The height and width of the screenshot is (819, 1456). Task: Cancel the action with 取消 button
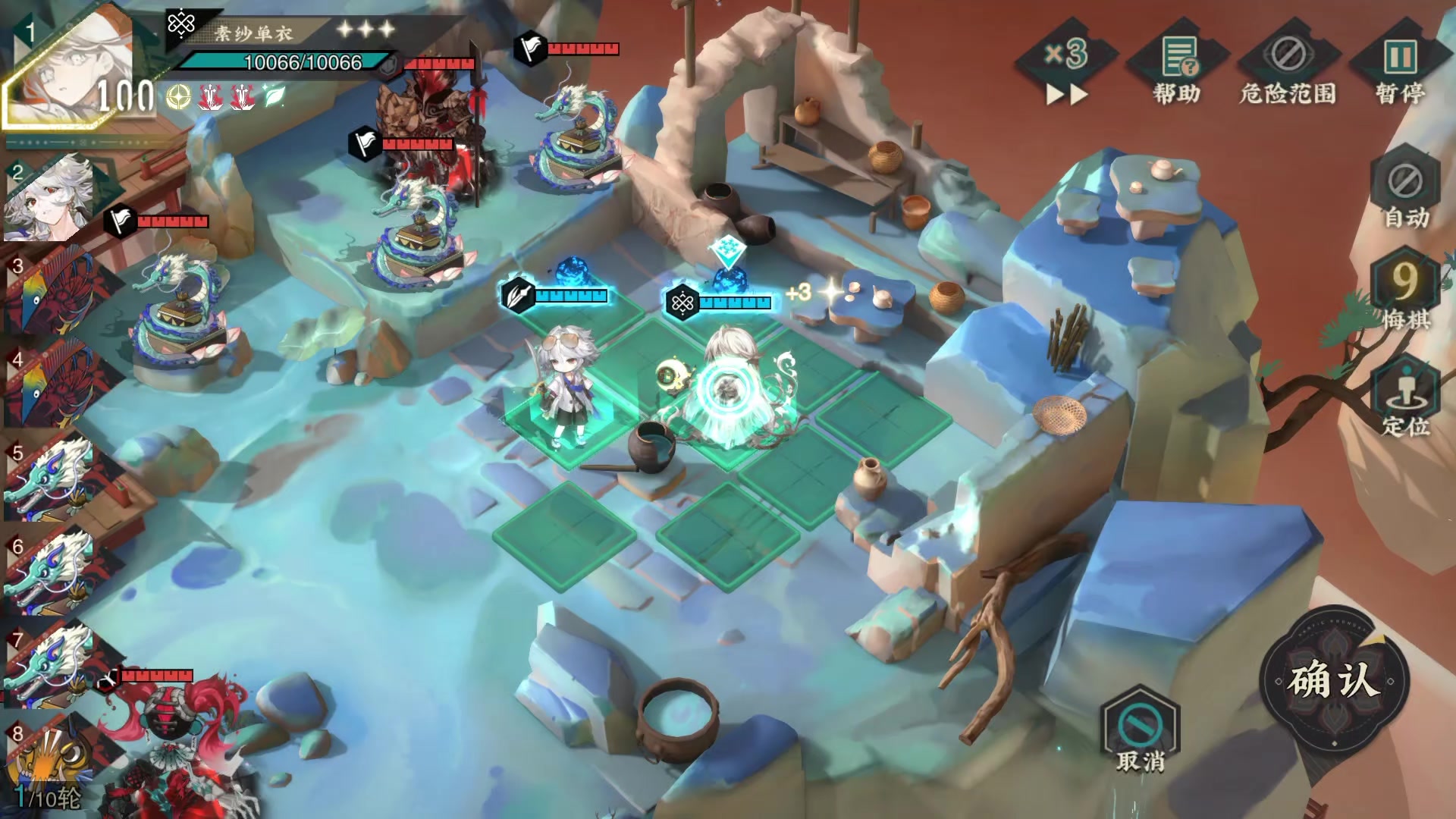1140,730
